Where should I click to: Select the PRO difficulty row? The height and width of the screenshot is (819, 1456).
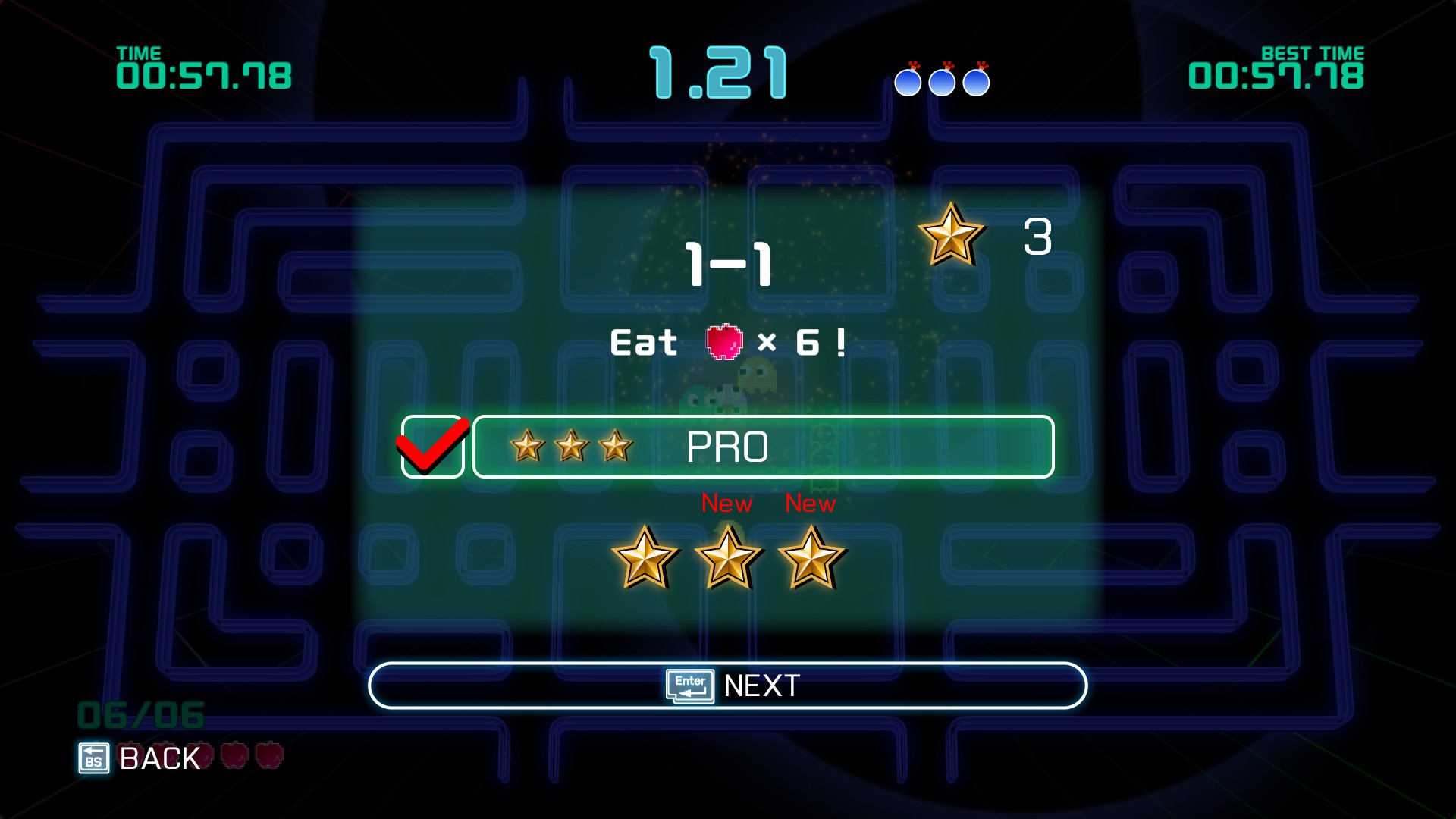(763, 447)
